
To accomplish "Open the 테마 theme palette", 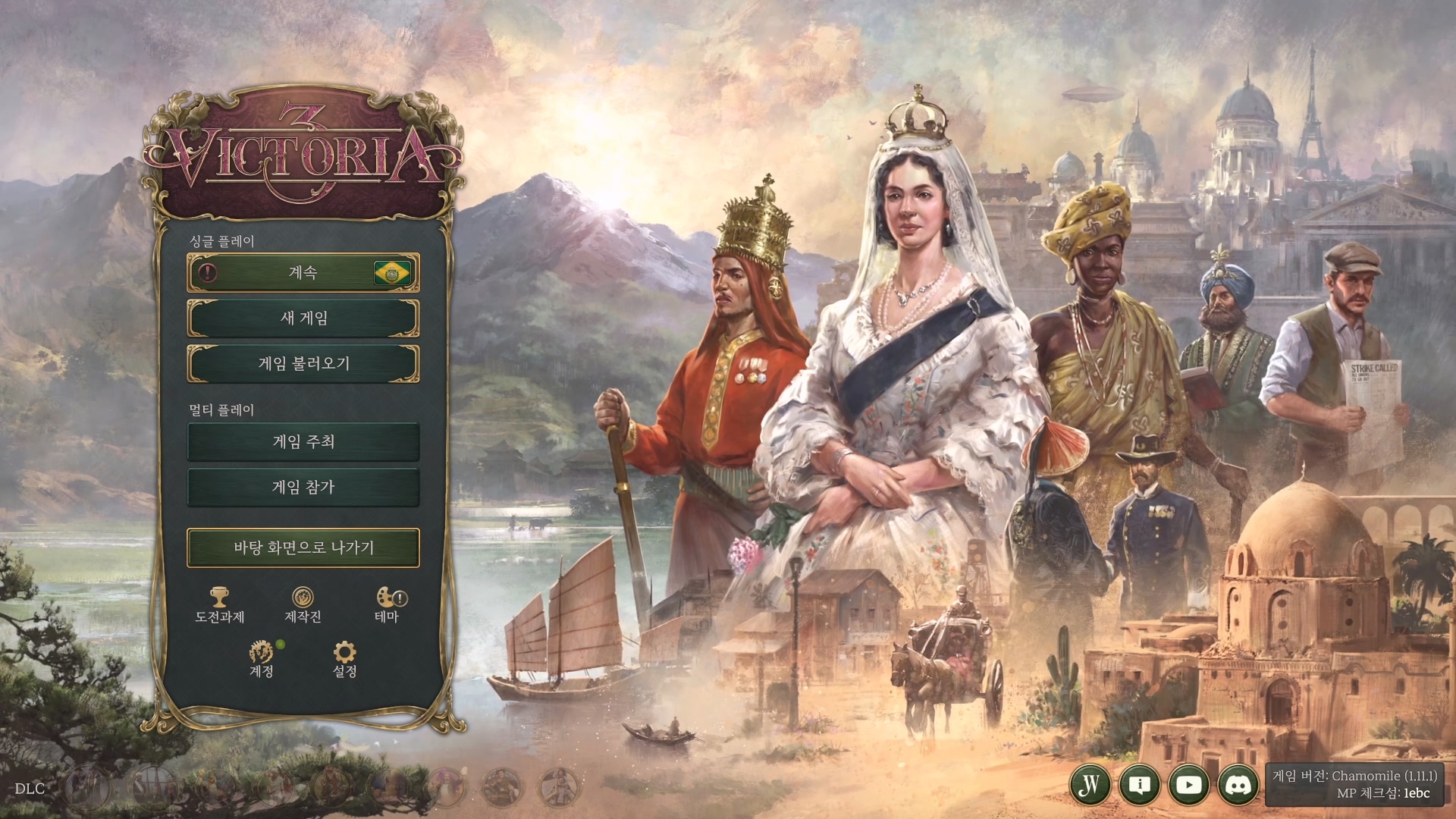I will (388, 604).
